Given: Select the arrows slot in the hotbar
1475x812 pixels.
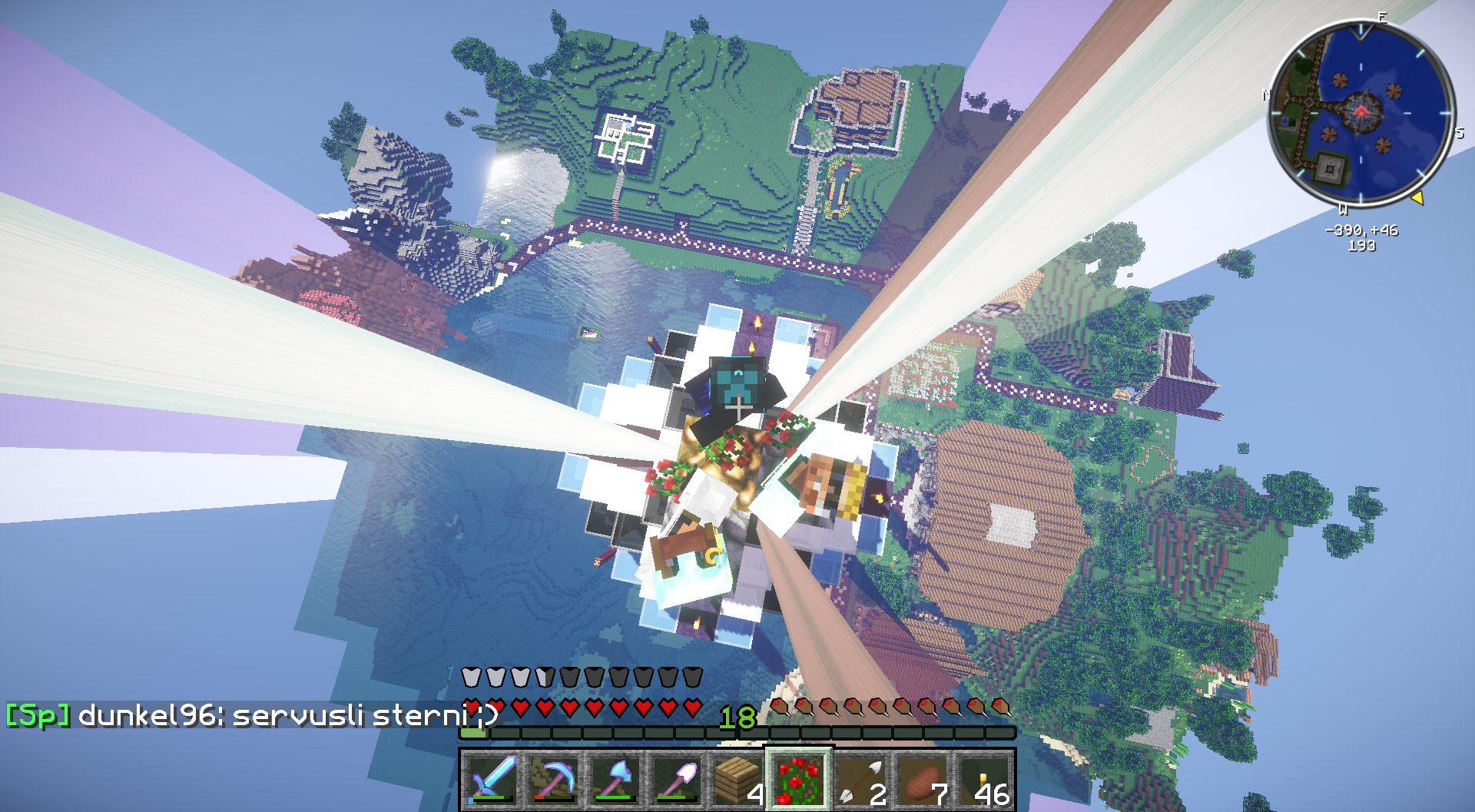Looking at the screenshot, I should pyautogui.click(x=860, y=779).
